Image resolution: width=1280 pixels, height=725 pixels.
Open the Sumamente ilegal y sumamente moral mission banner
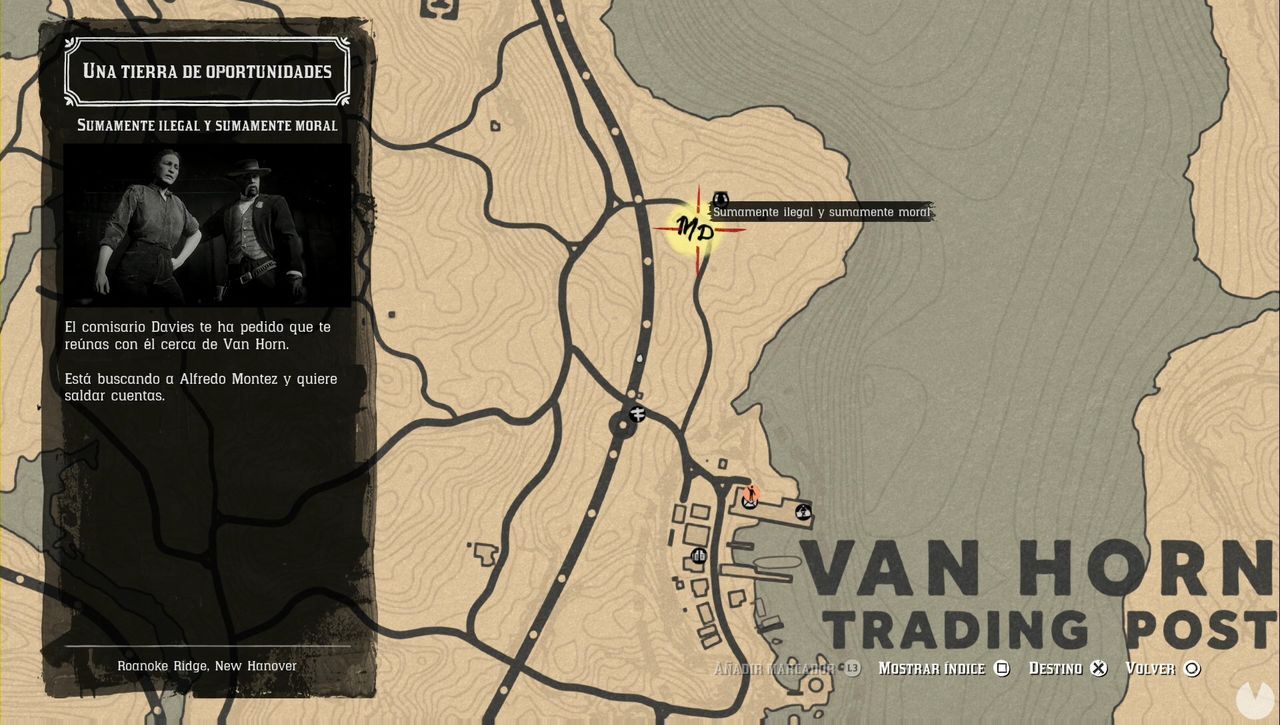pyautogui.click(x=822, y=211)
